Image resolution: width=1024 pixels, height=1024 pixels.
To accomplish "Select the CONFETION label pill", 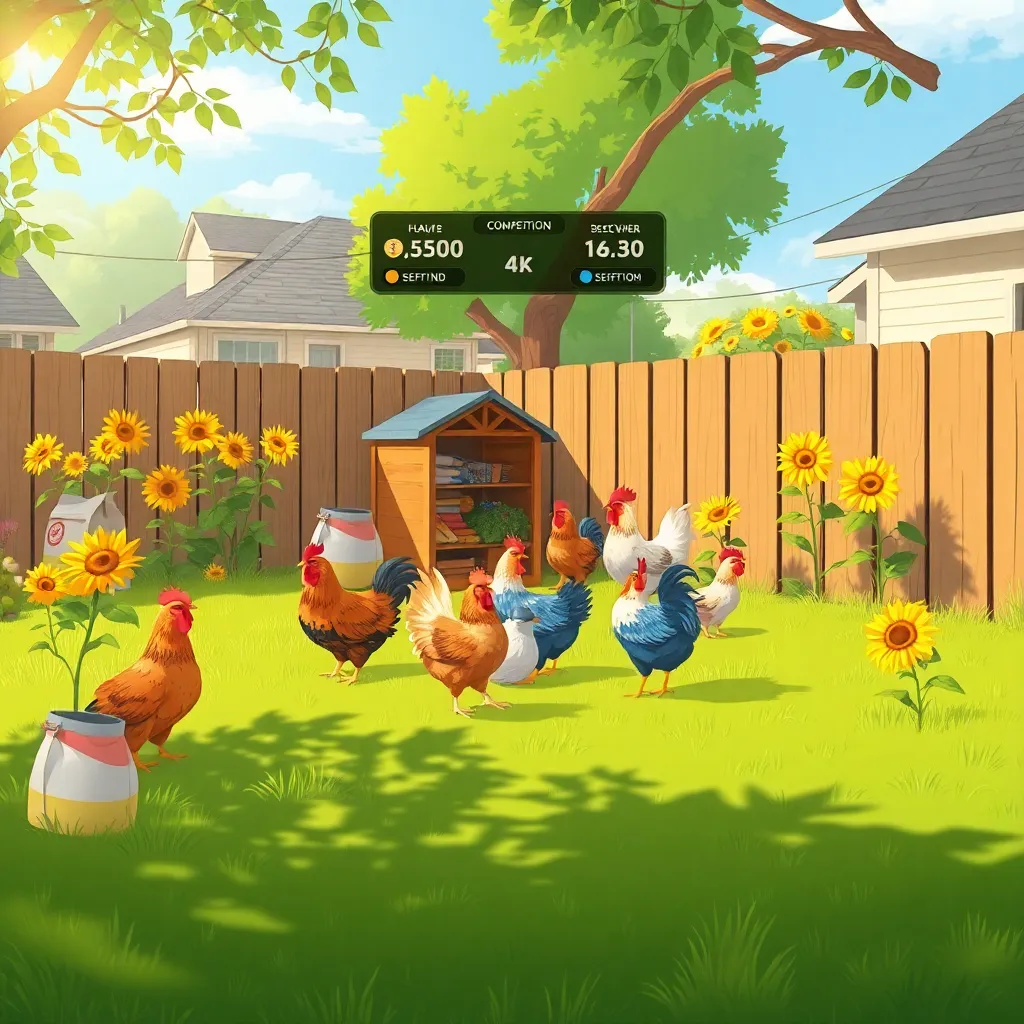I will [518, 226].
